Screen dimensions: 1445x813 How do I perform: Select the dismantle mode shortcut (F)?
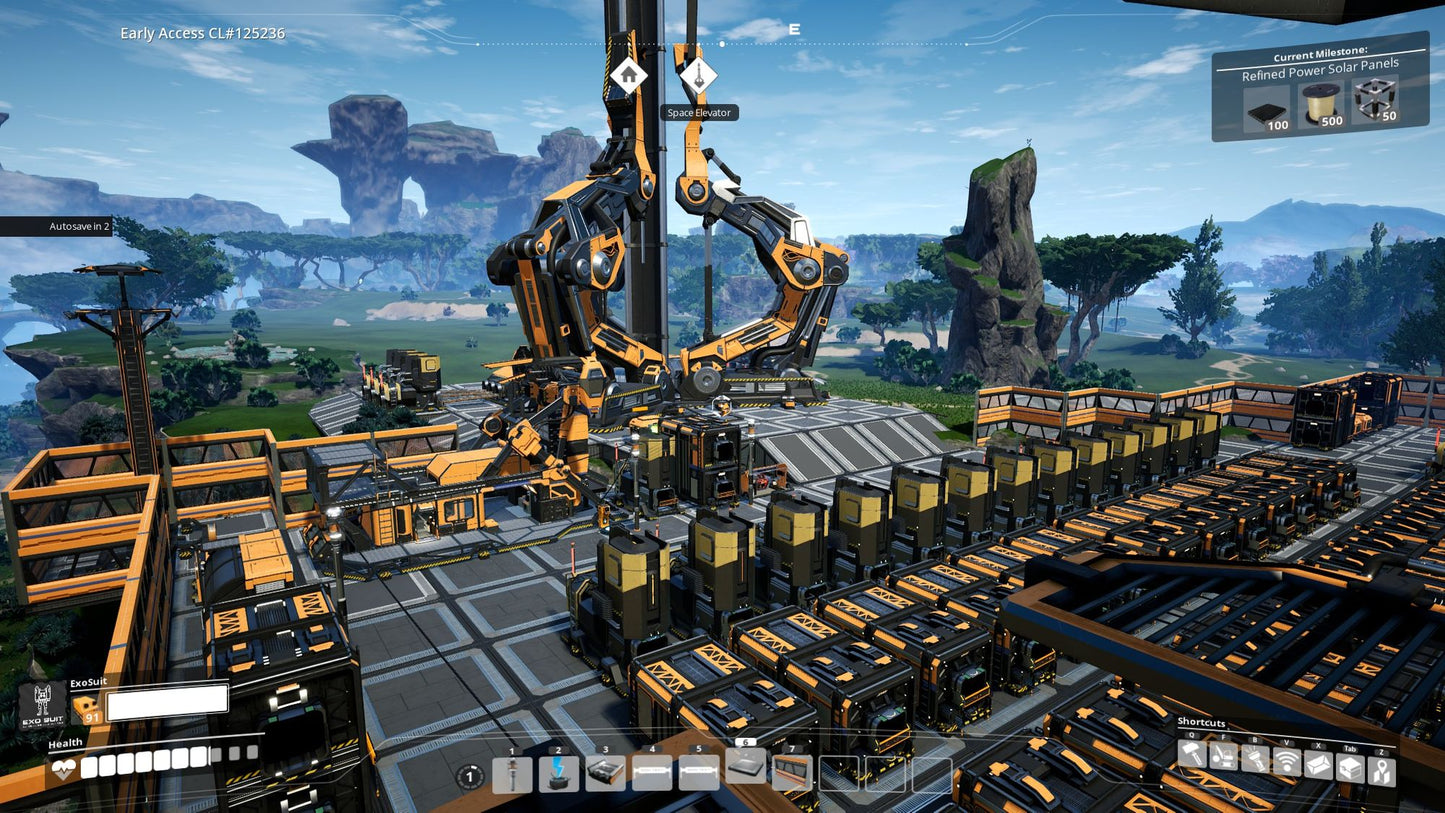click(x=1223, y=758)
